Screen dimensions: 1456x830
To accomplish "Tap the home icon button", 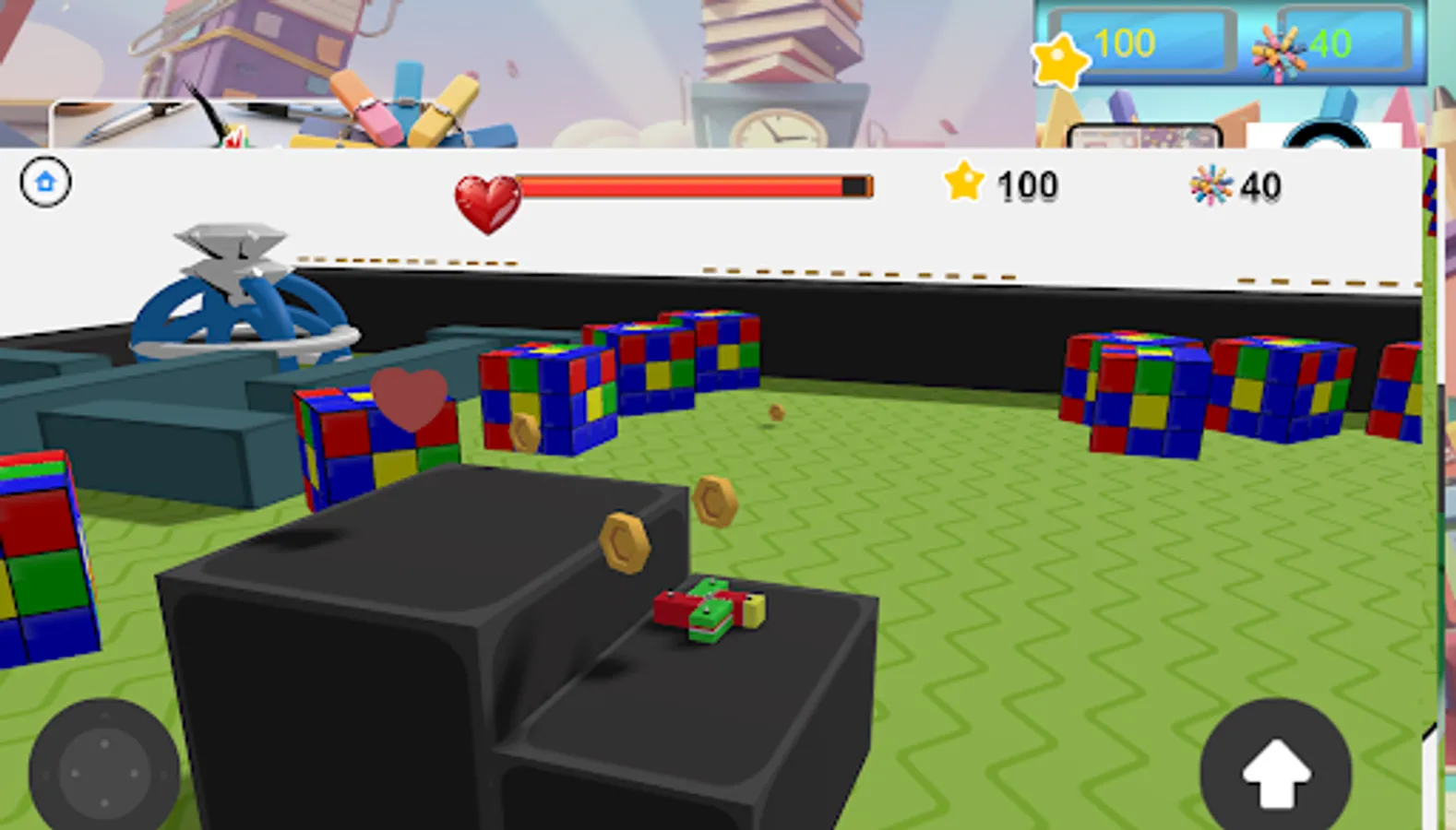I will [44, 182].
